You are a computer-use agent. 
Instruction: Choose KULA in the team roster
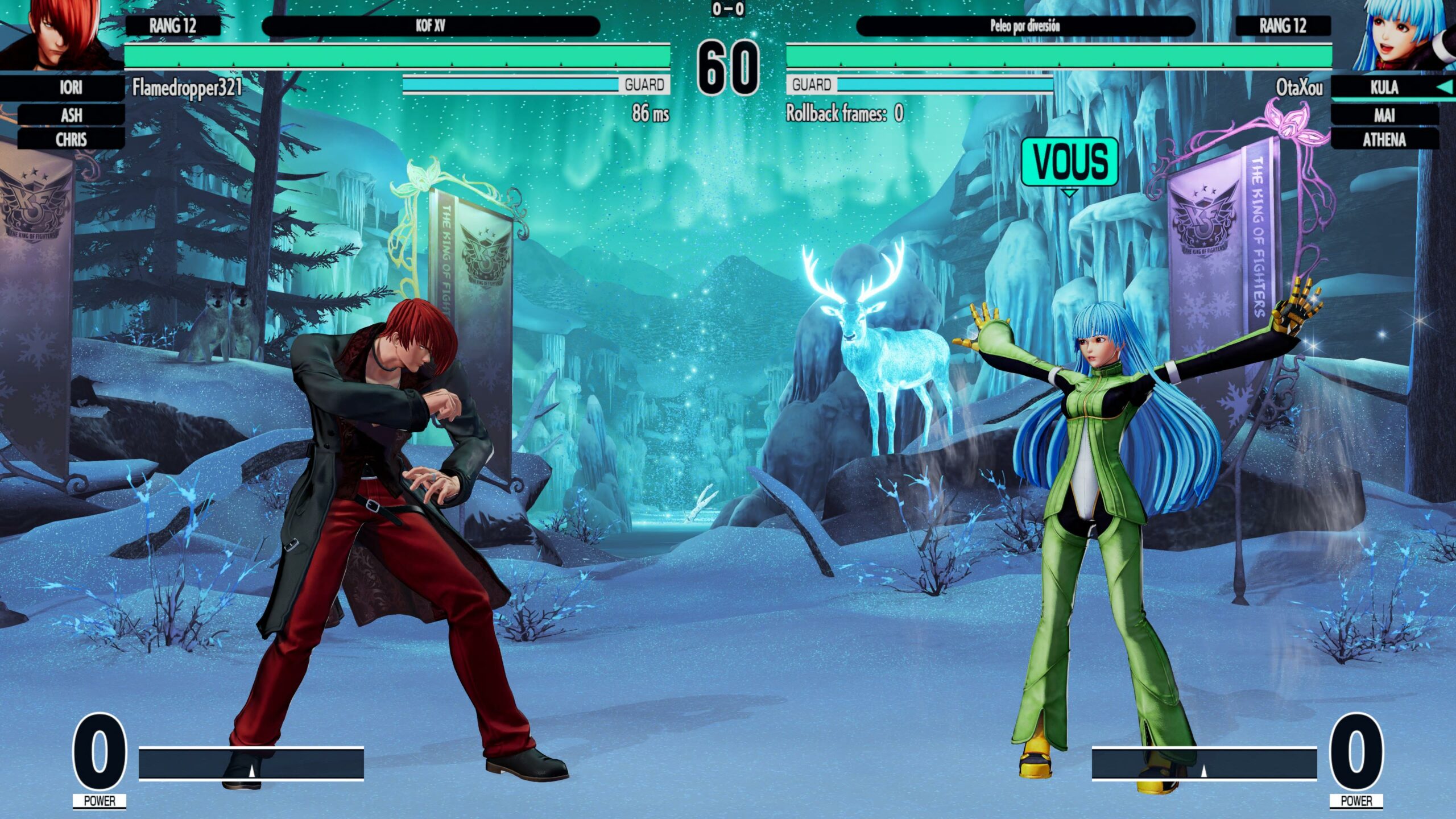(x=1384, y=88)
